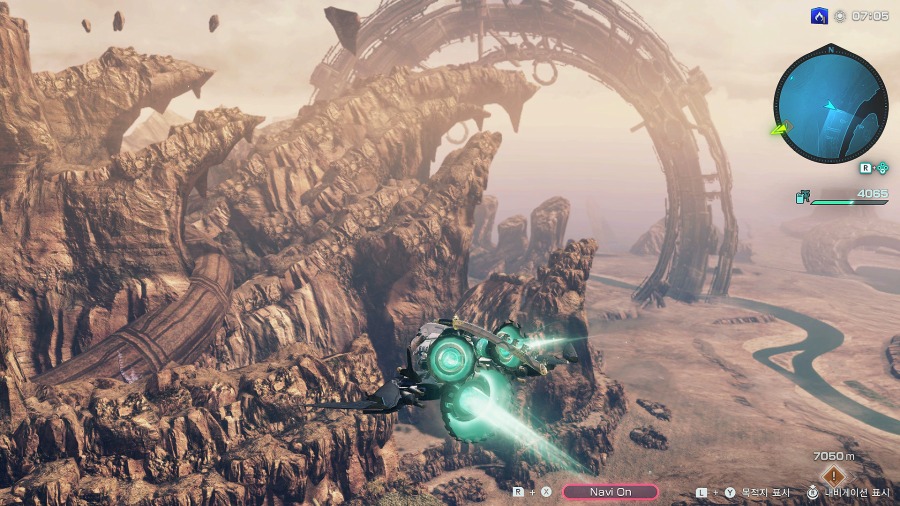Screen dimensions: 900x506
Task: Open the blue flame status icon
Action: point(819,16)
